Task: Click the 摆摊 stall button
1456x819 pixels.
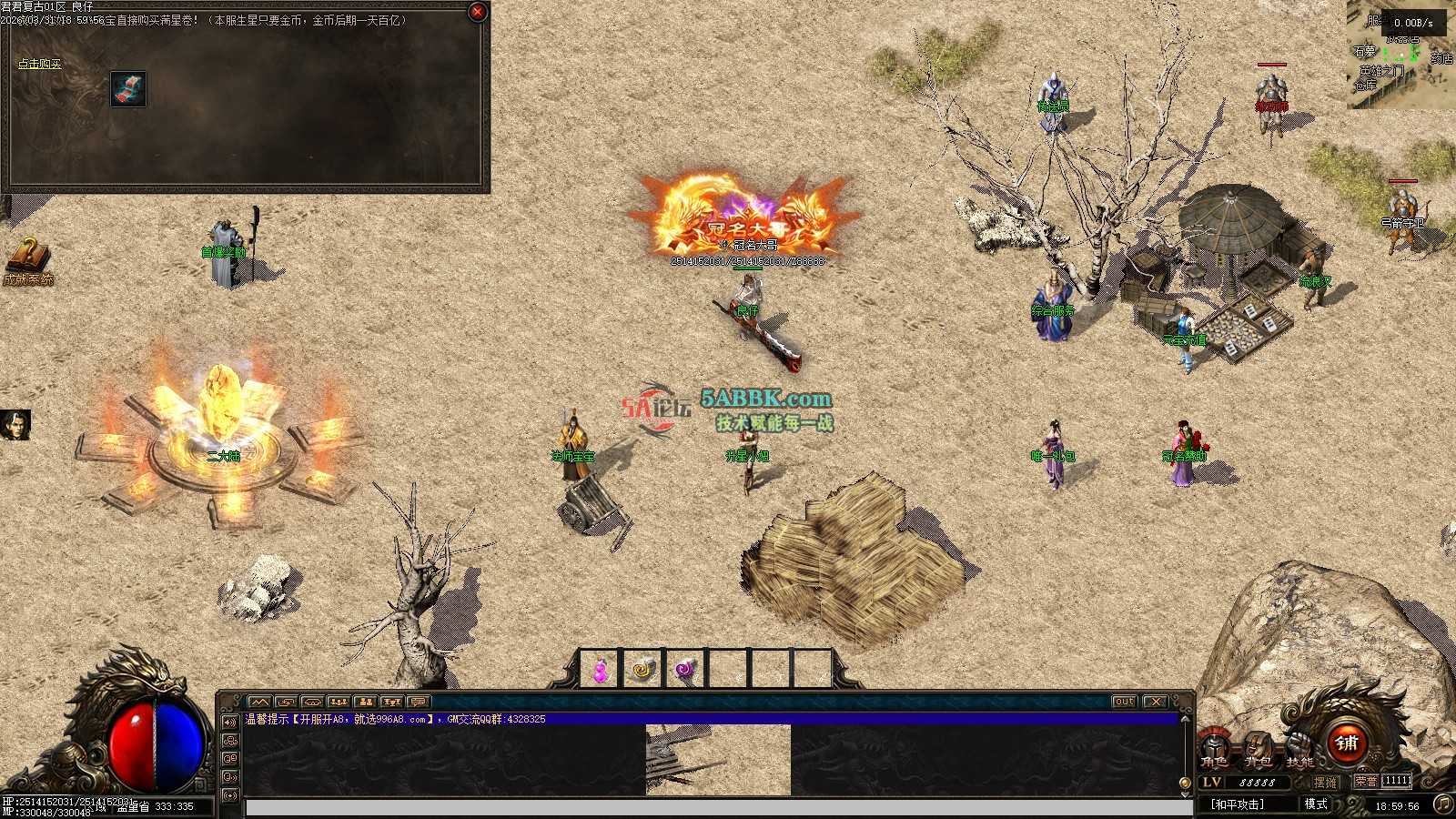Action: [x=1326, y=782]
